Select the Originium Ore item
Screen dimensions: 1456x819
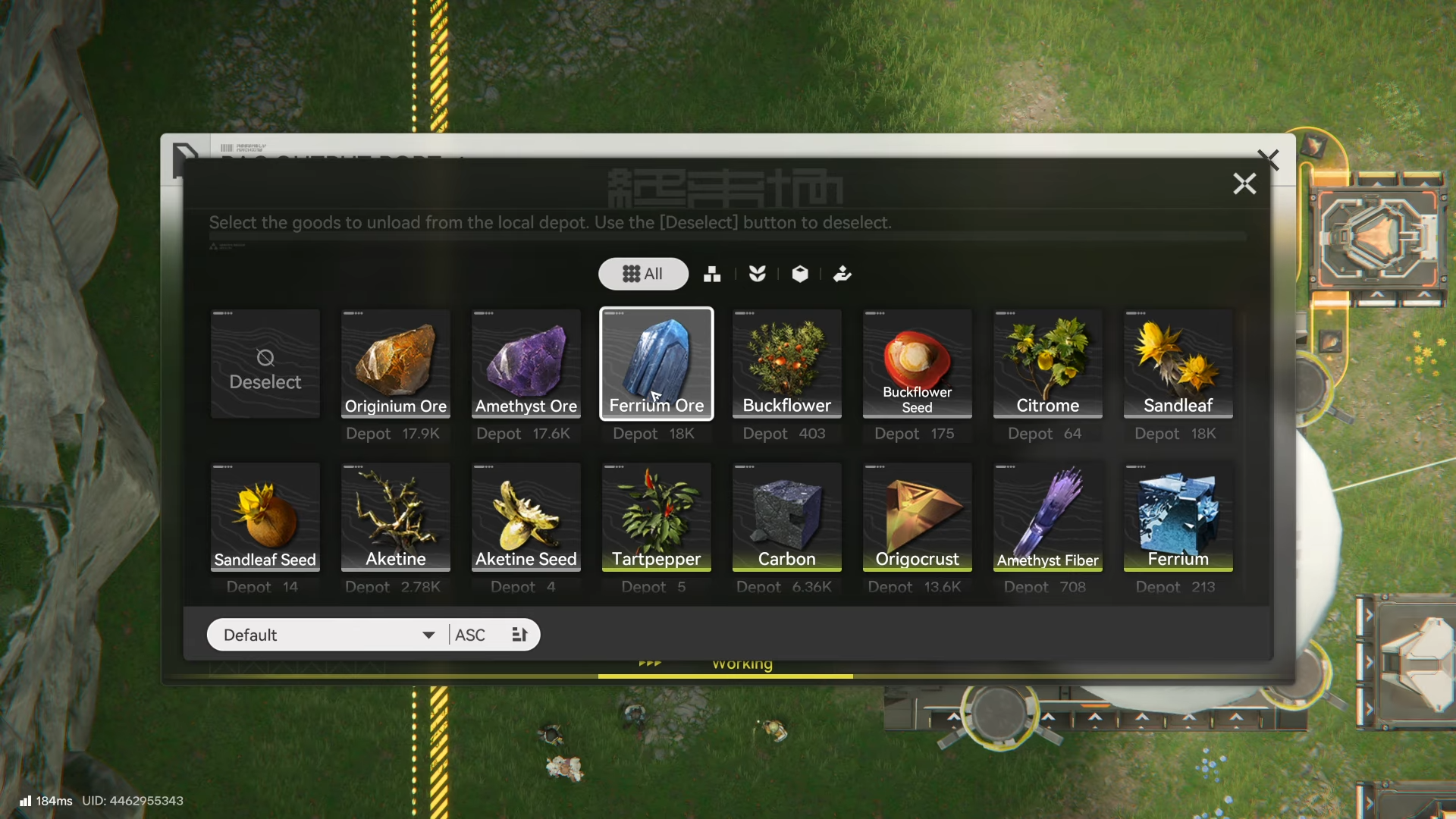[x=396, y=364]
